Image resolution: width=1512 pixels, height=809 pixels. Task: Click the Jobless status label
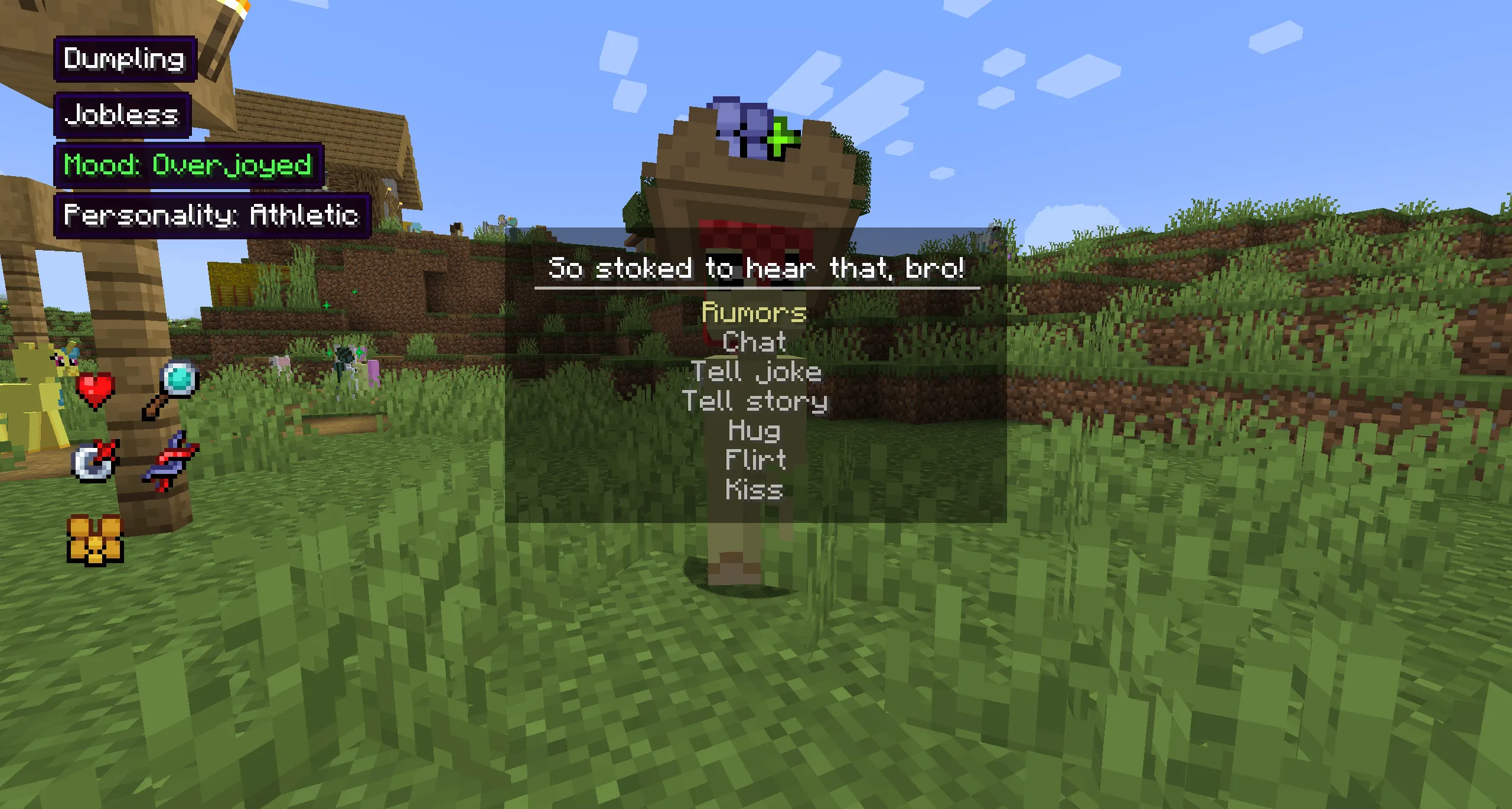tap(122, 114)
